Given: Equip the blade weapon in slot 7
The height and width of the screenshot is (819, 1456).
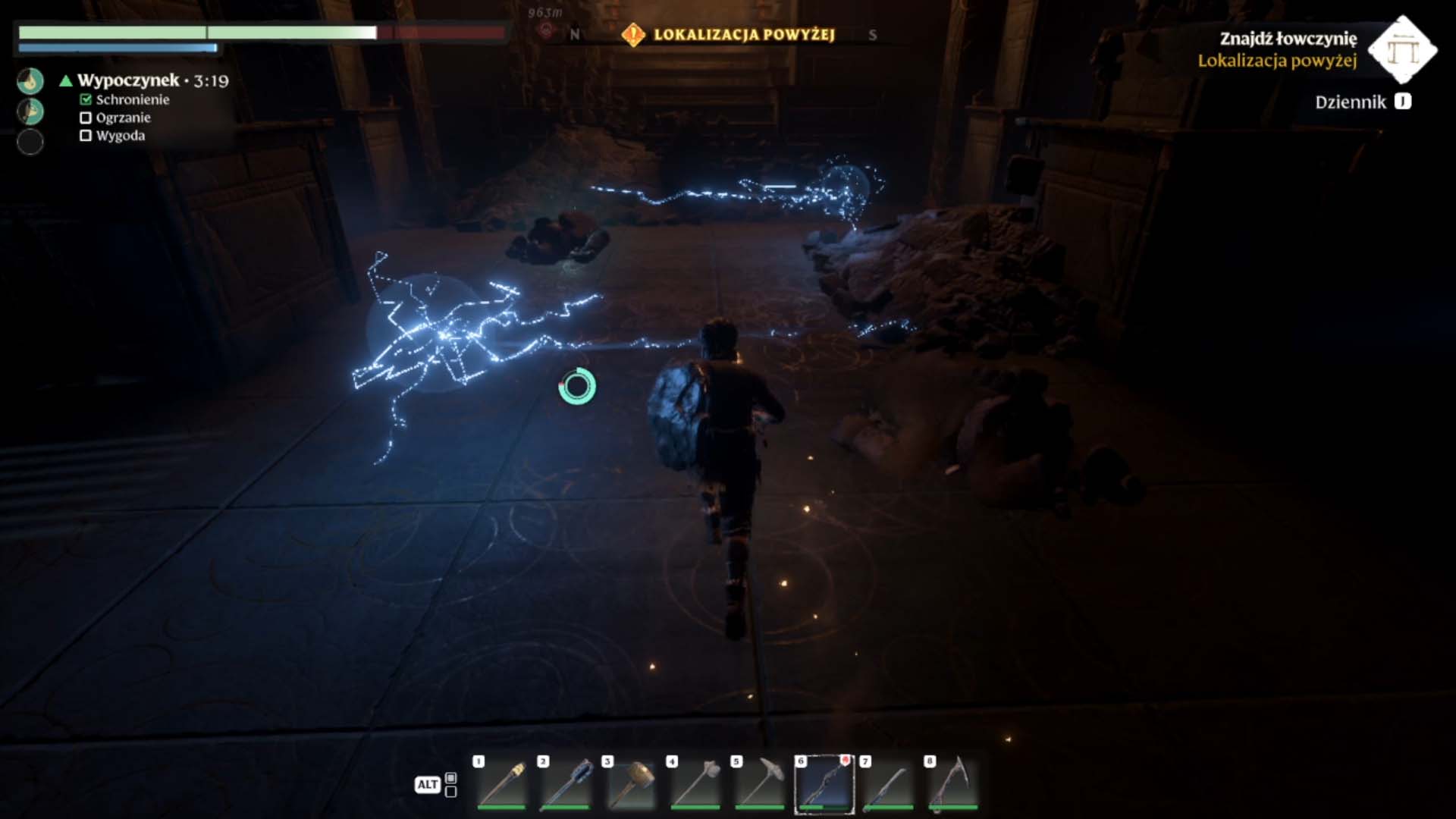Looking at the screenshot, I should [888, 783].
